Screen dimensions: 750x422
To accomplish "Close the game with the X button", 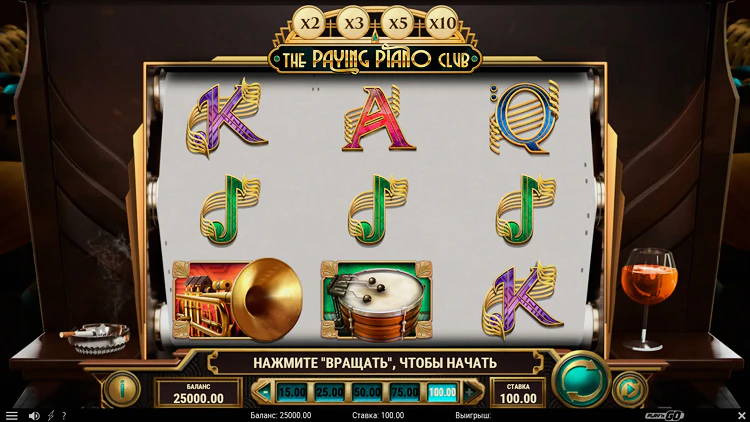I will click(741, 414).
